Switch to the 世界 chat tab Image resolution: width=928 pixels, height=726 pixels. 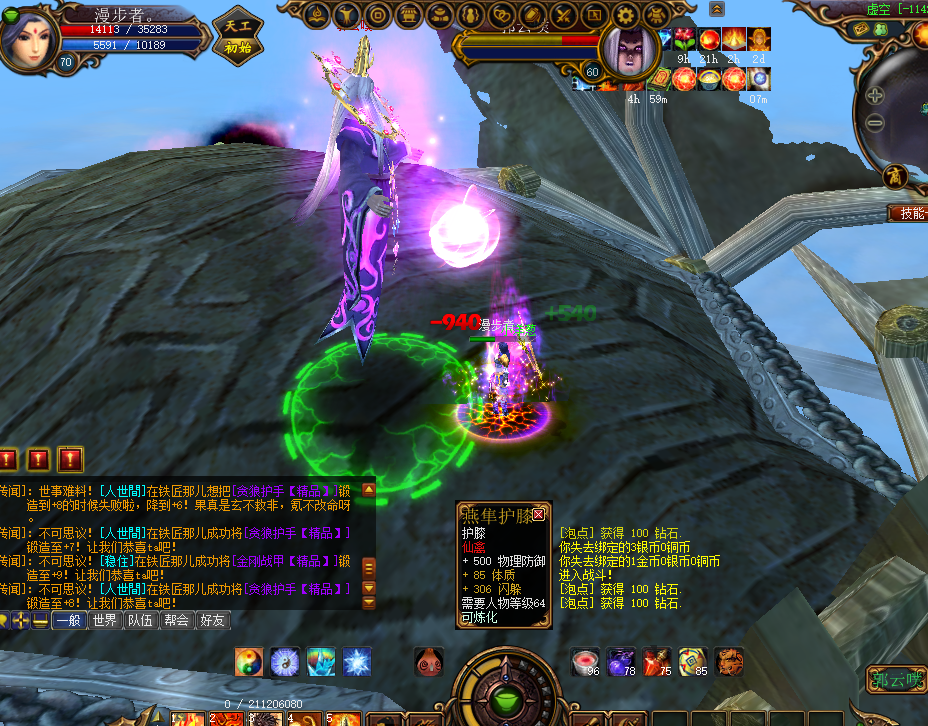click(105, 621)
